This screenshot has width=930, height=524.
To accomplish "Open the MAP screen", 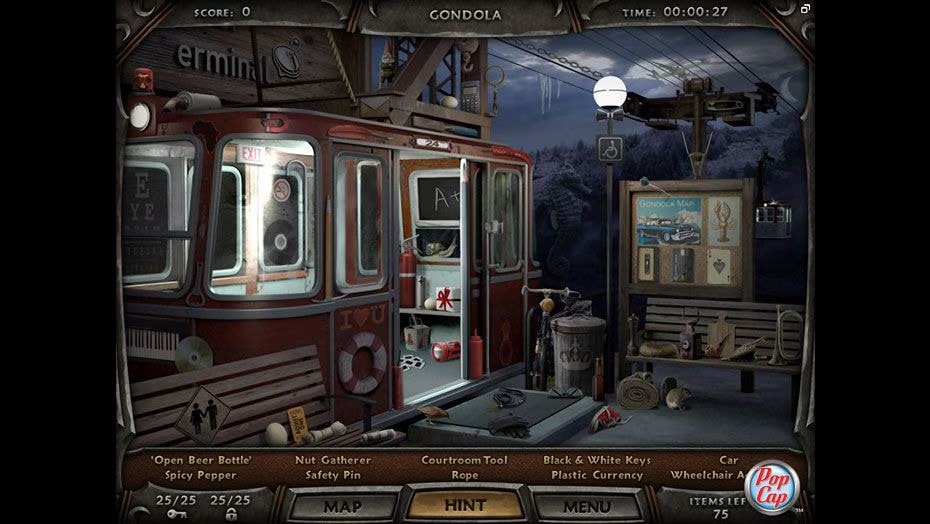I will click(x=342, y=505).
